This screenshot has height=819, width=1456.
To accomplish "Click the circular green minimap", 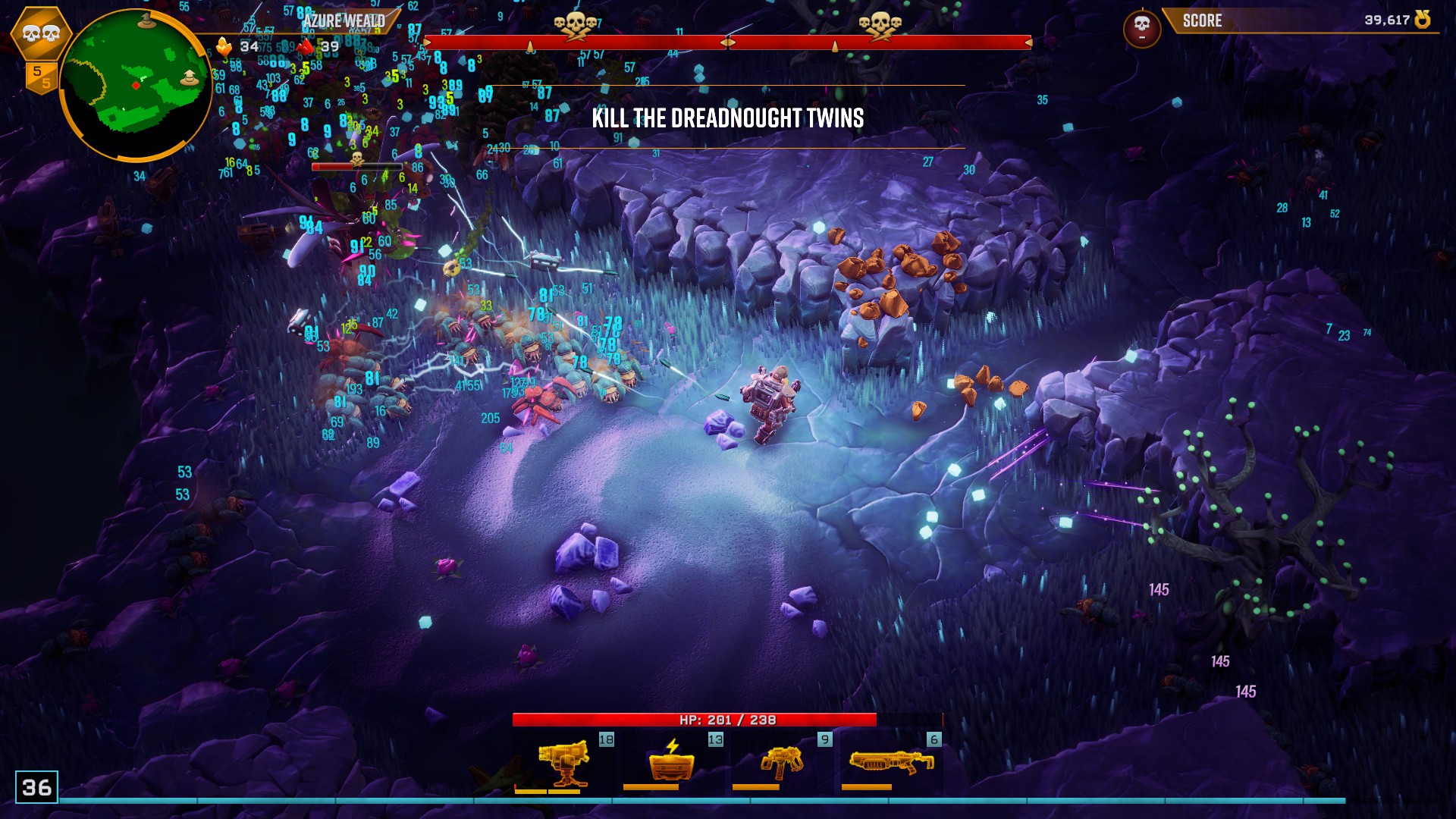I will tap(135, 85).
